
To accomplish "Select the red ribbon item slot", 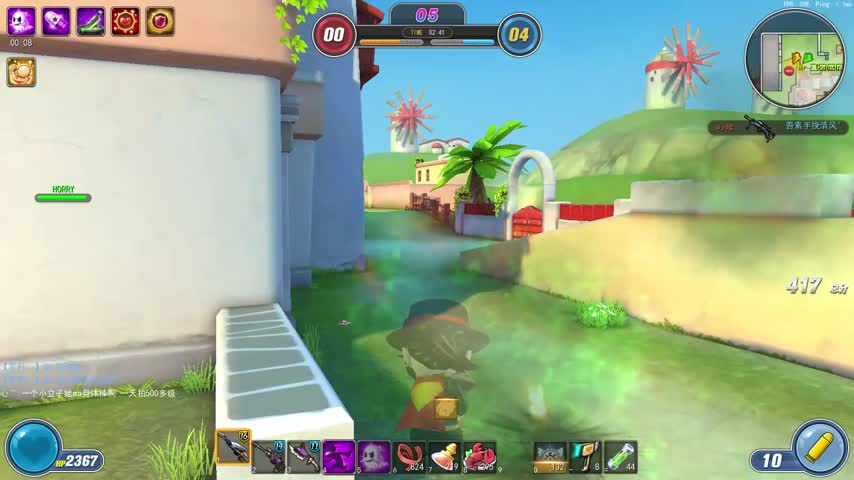I will tap(409, 456).
